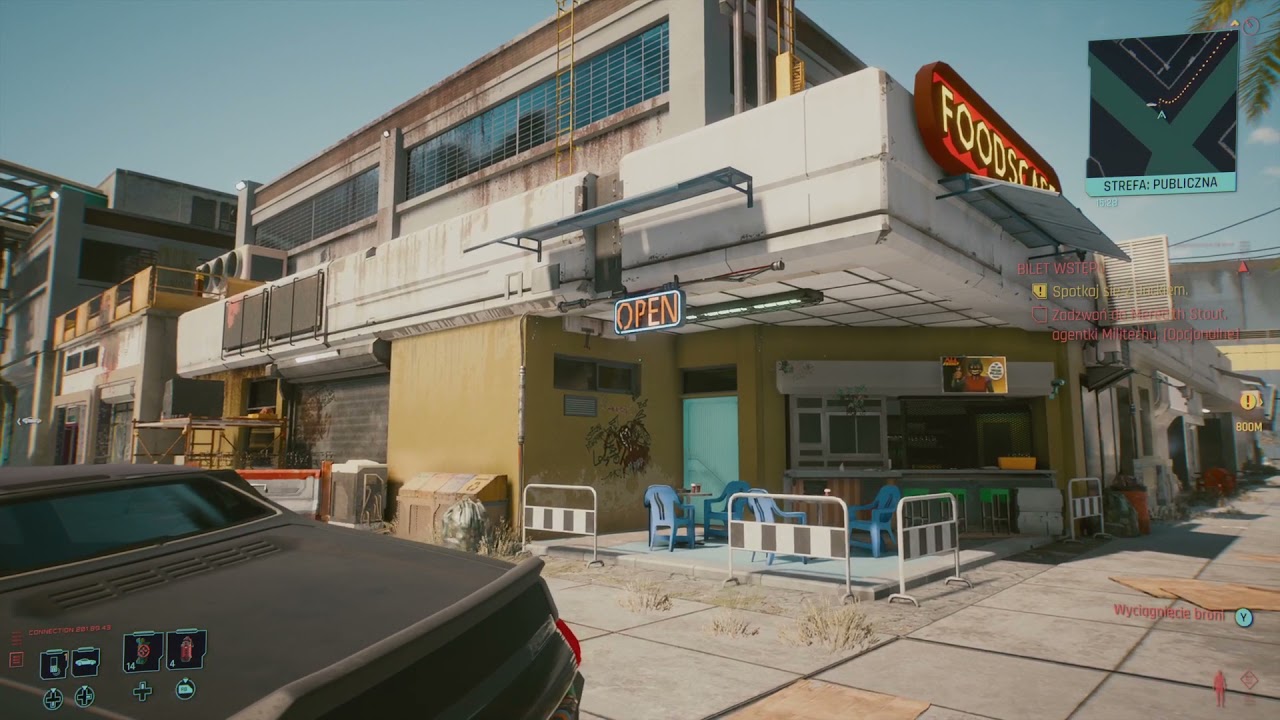Click the yellow exclamation icon beside the Spotkaj objective
The width and height of the screenshot is (1280, 720).
pyautogui.click(x=1039, y=290)
